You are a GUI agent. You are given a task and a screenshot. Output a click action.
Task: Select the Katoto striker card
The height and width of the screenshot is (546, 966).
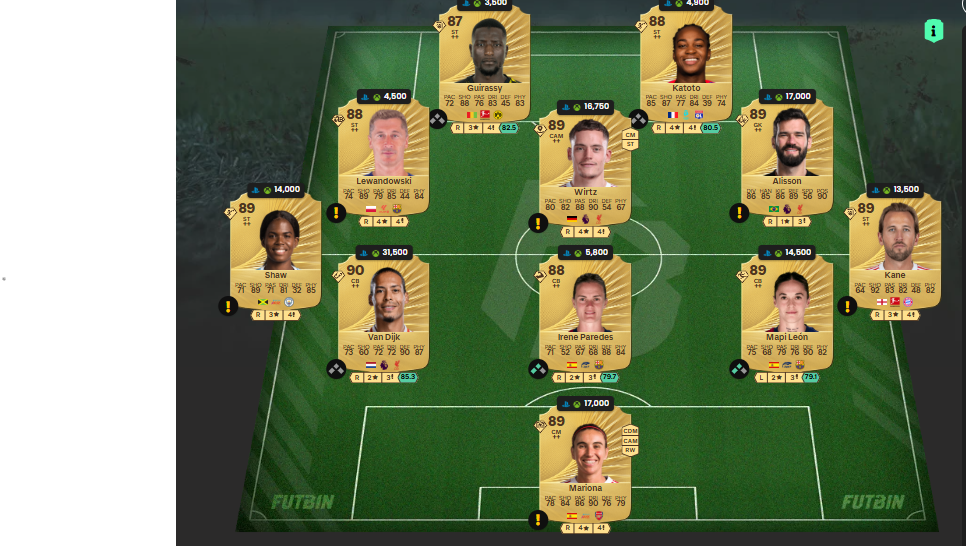pos(685,58)
